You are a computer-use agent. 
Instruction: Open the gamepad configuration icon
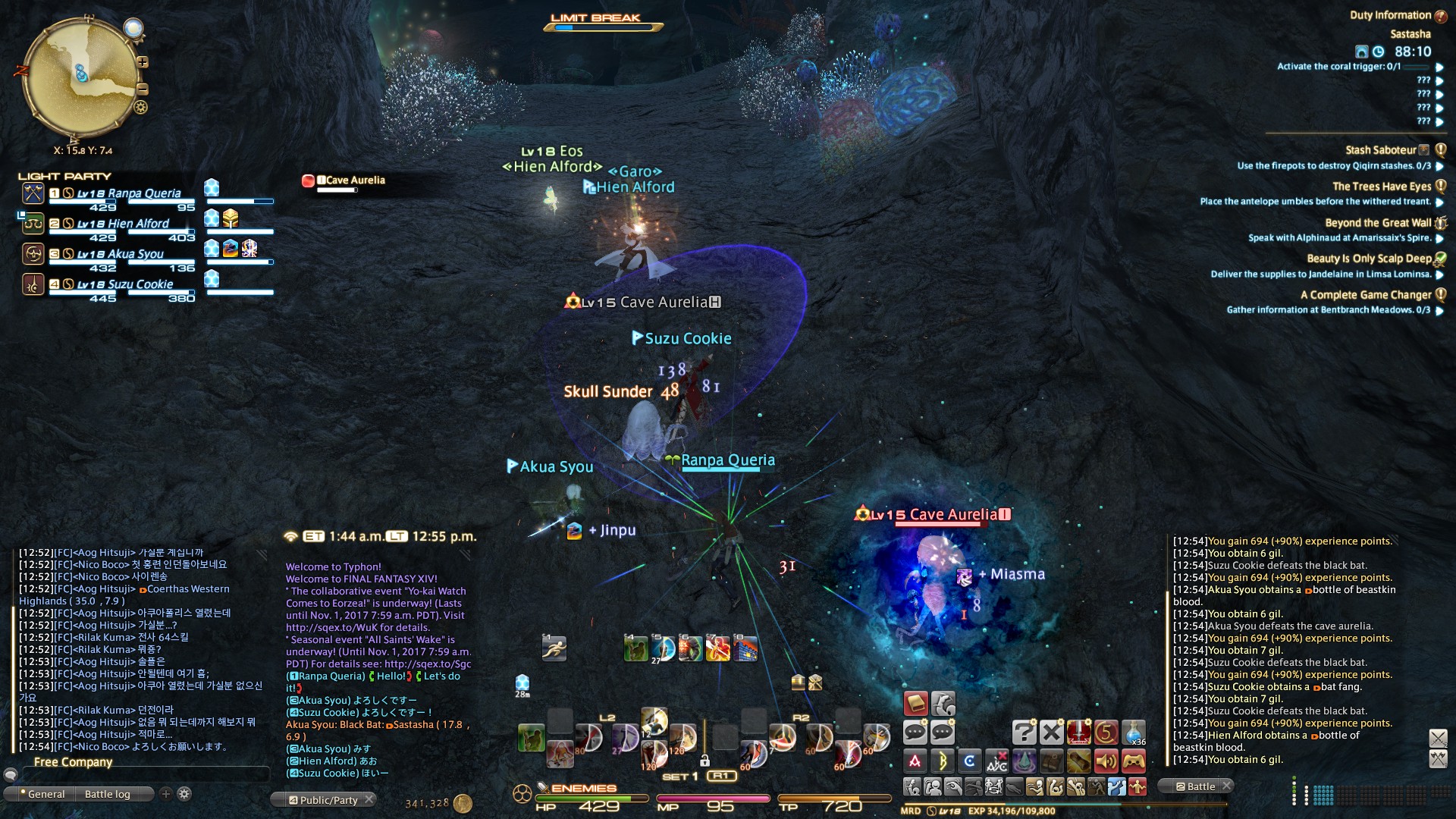pyautogui.click(x=1134, y=761)
